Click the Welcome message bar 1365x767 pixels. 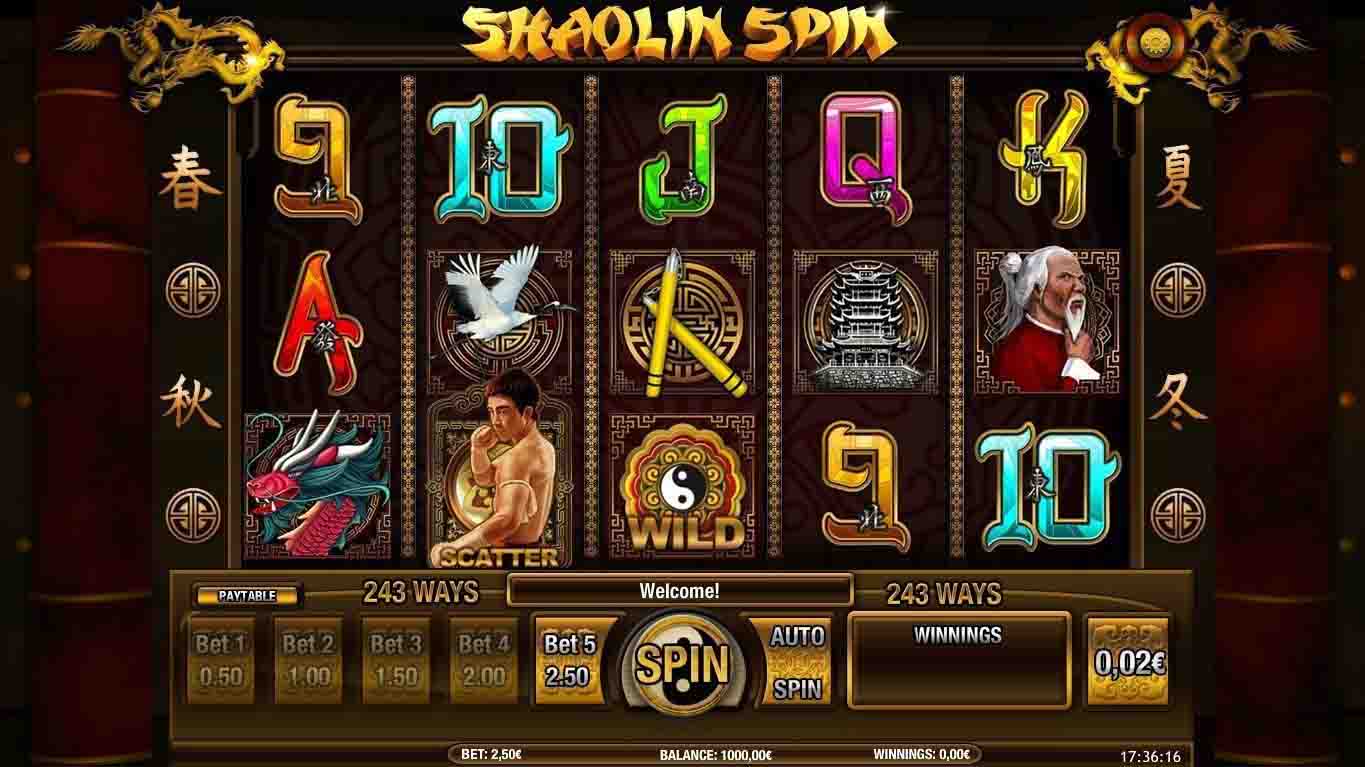(x=680, y=587)
